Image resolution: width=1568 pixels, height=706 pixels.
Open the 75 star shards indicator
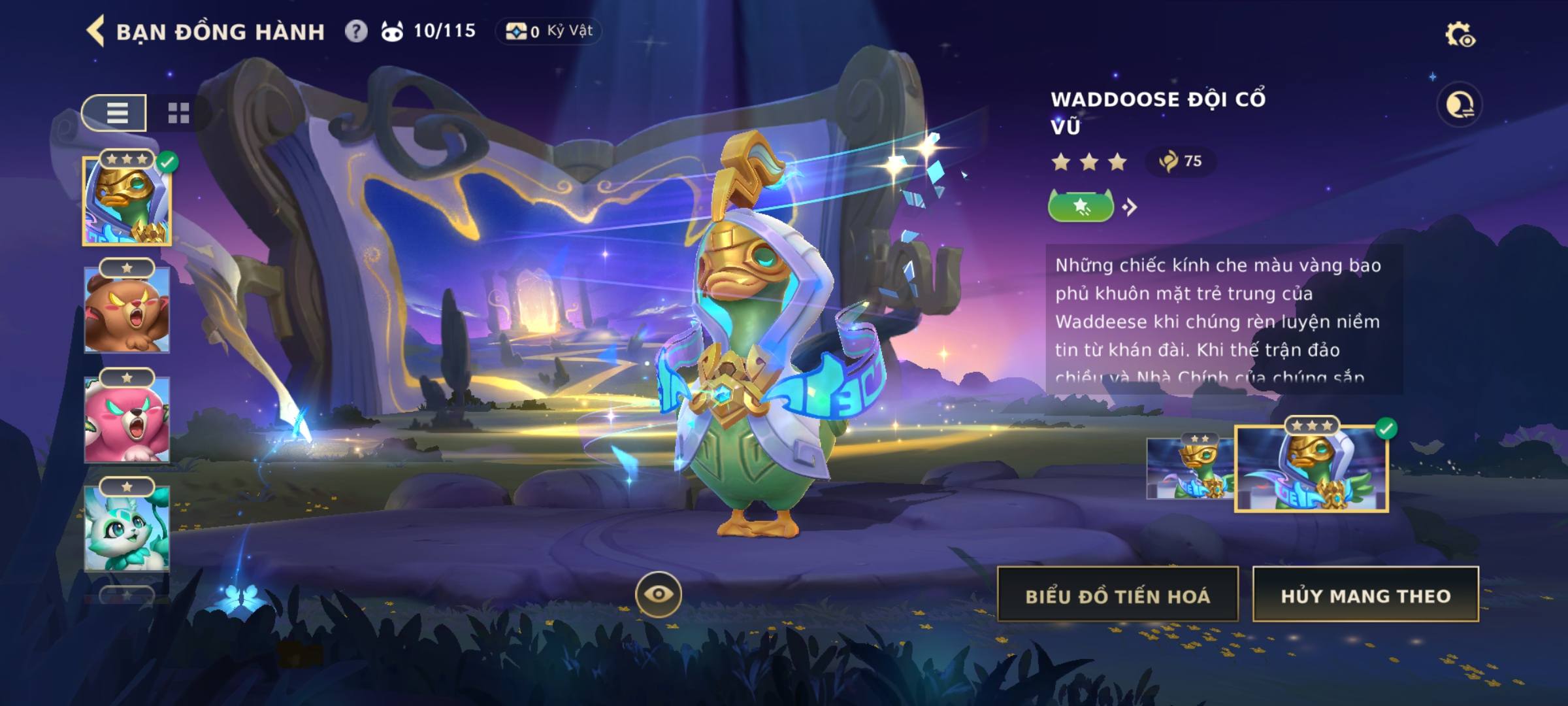(1181, 161)
